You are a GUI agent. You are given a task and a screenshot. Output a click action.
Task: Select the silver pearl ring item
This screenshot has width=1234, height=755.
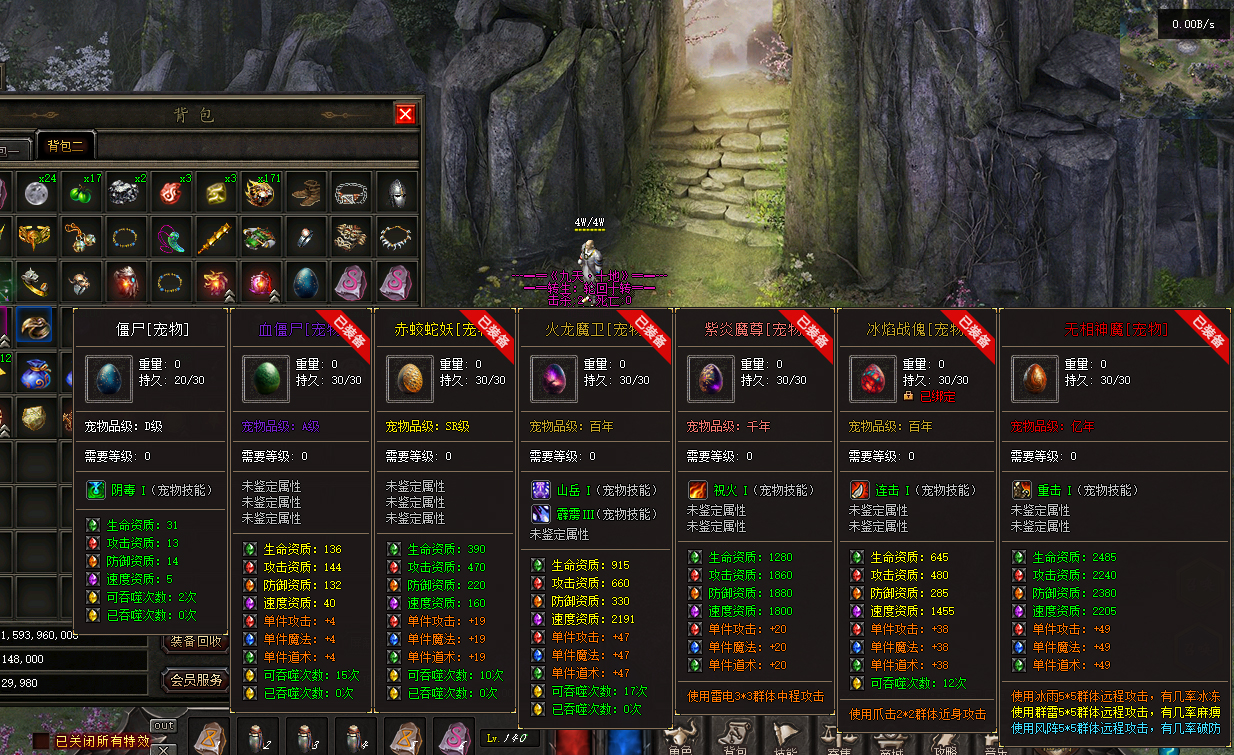point(306,238)
